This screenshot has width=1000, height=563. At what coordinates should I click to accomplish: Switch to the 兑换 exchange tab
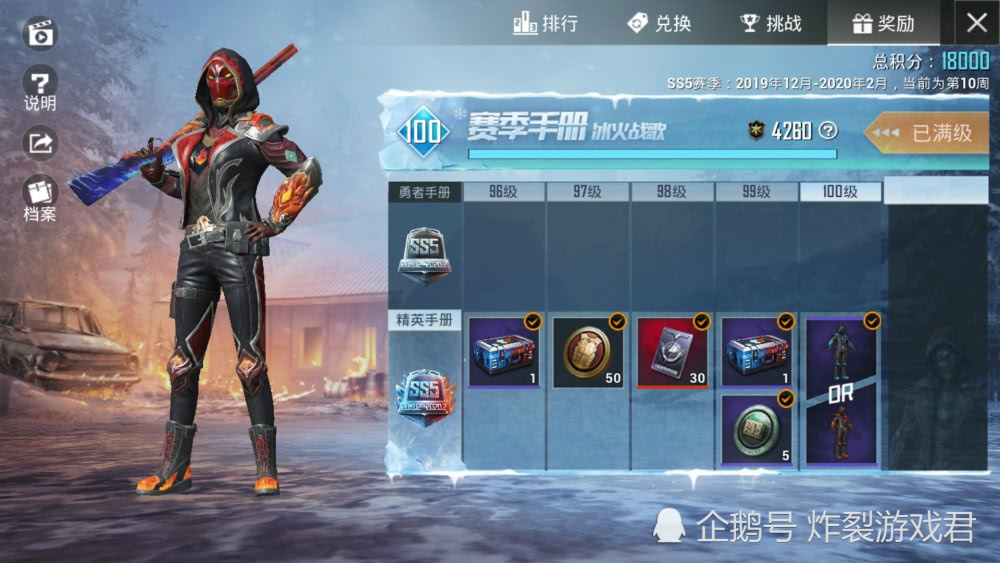659,23
